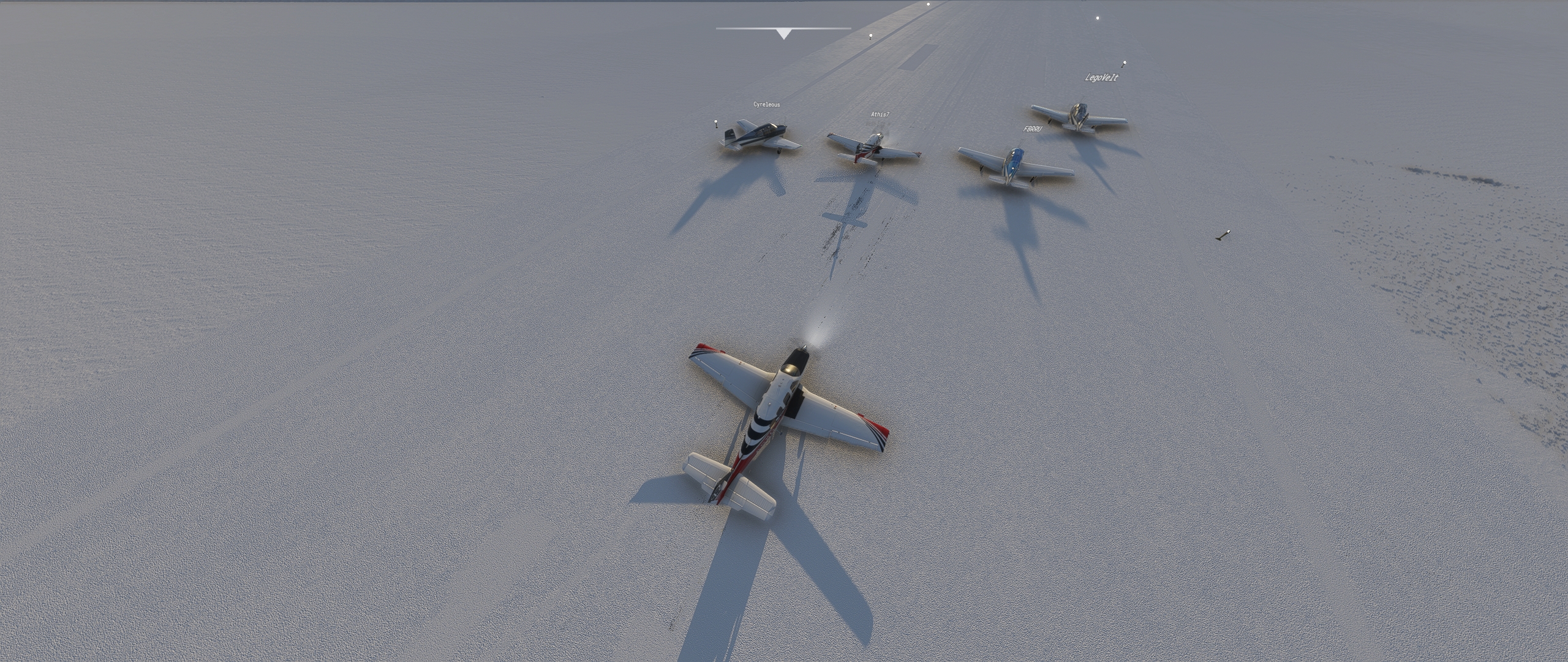Click the player nametag Athis7
This screenshot has width=1568, height=662.
coord(880,113)
